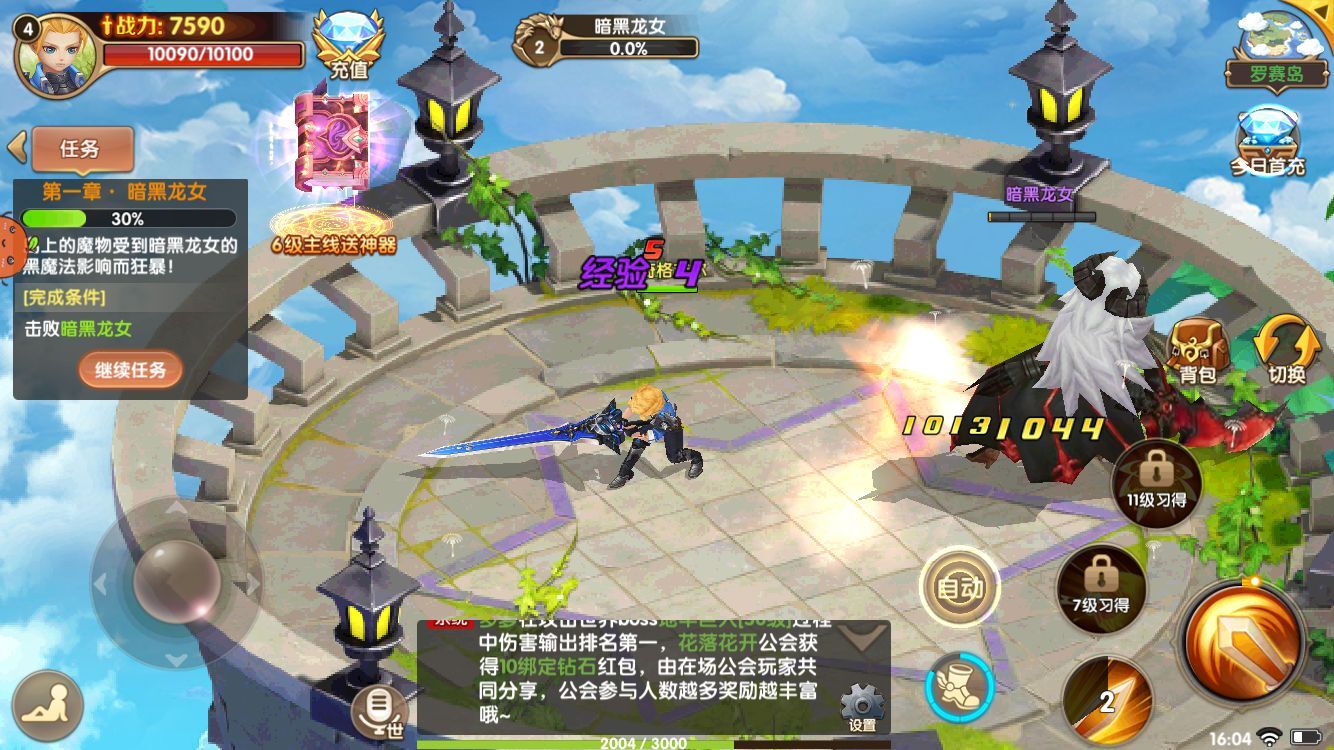1334x750 pixels.
Task: Tap the sitting figure rest button
Action: pos(48,705)
